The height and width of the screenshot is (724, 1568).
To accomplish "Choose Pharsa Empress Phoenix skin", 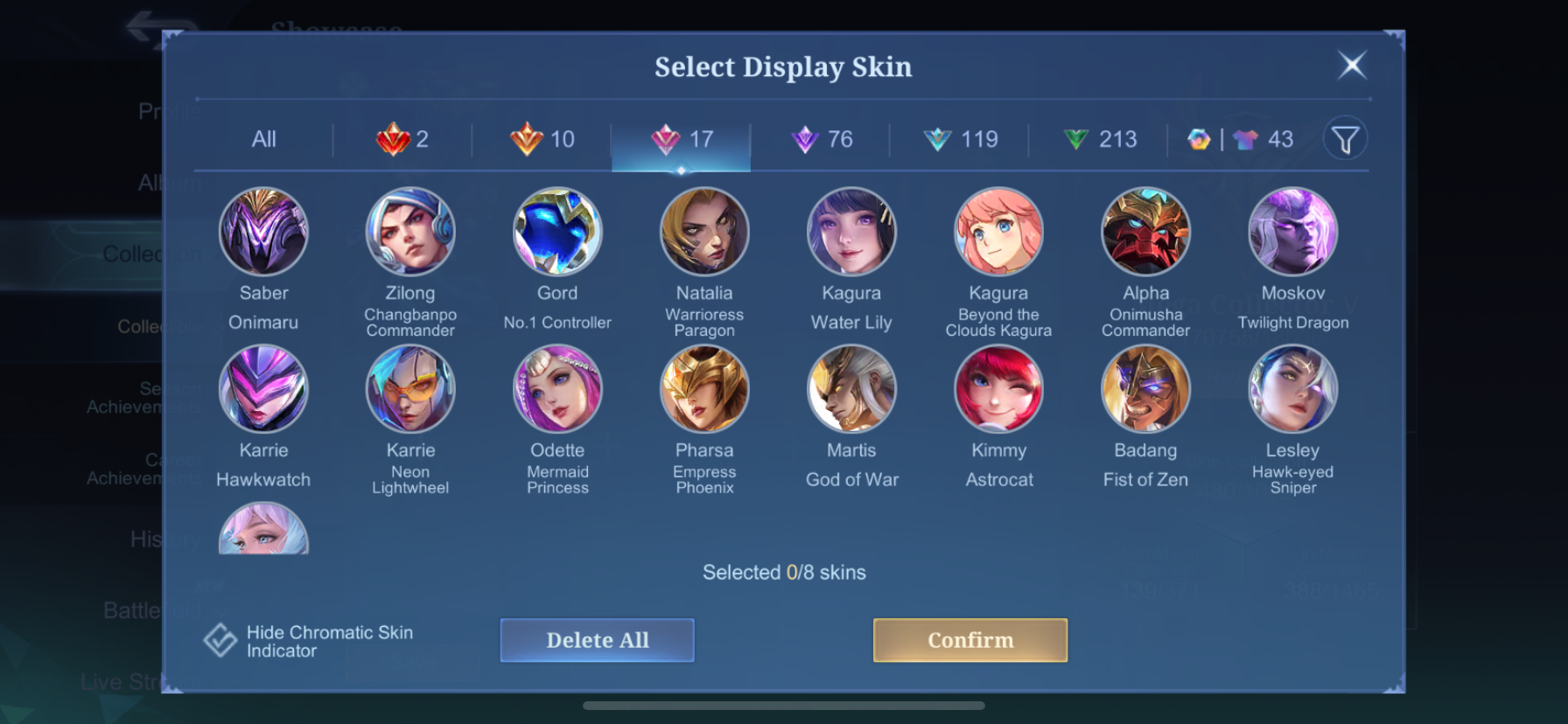I will coord(704,389).
